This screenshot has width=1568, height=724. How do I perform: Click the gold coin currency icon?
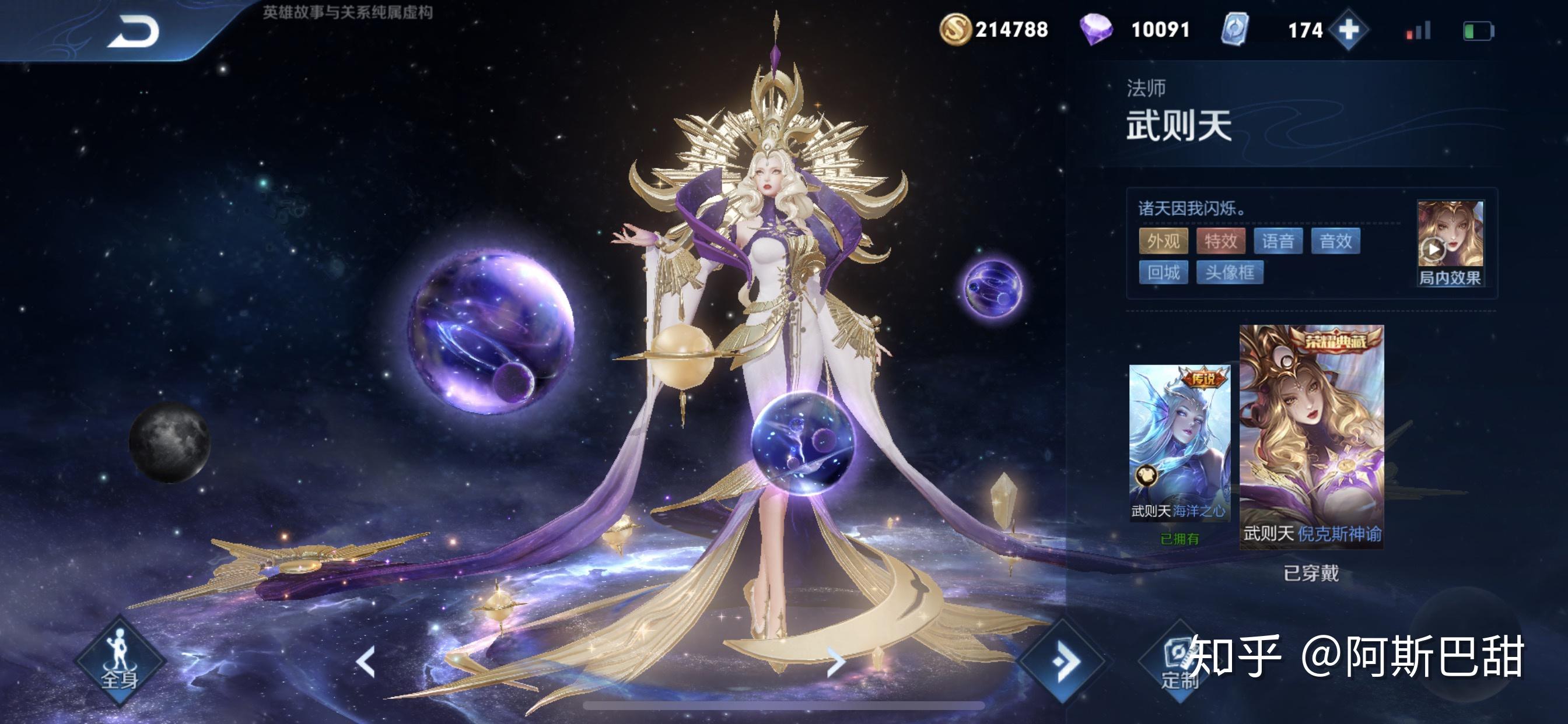[x=954, y=29]
